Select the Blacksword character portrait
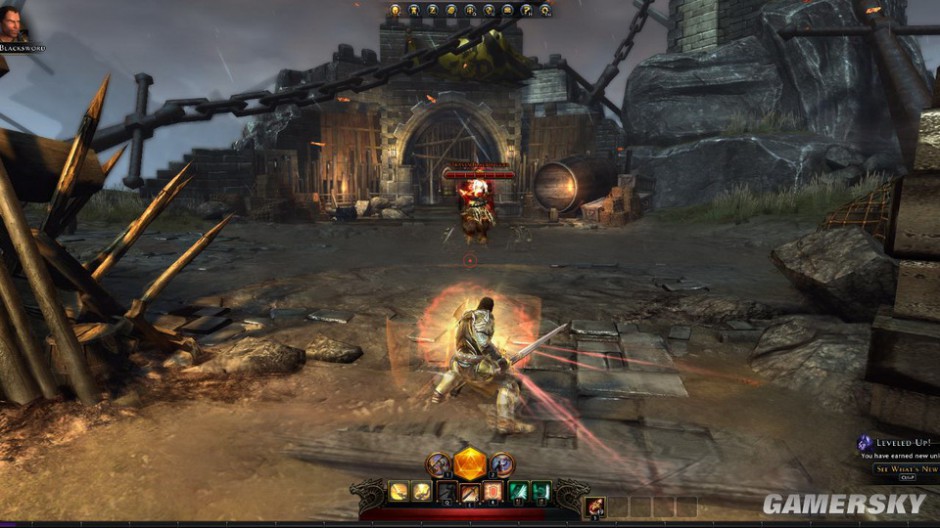Image resolution: width=940 pixels, height=528 pixels. tap(14, 24)
